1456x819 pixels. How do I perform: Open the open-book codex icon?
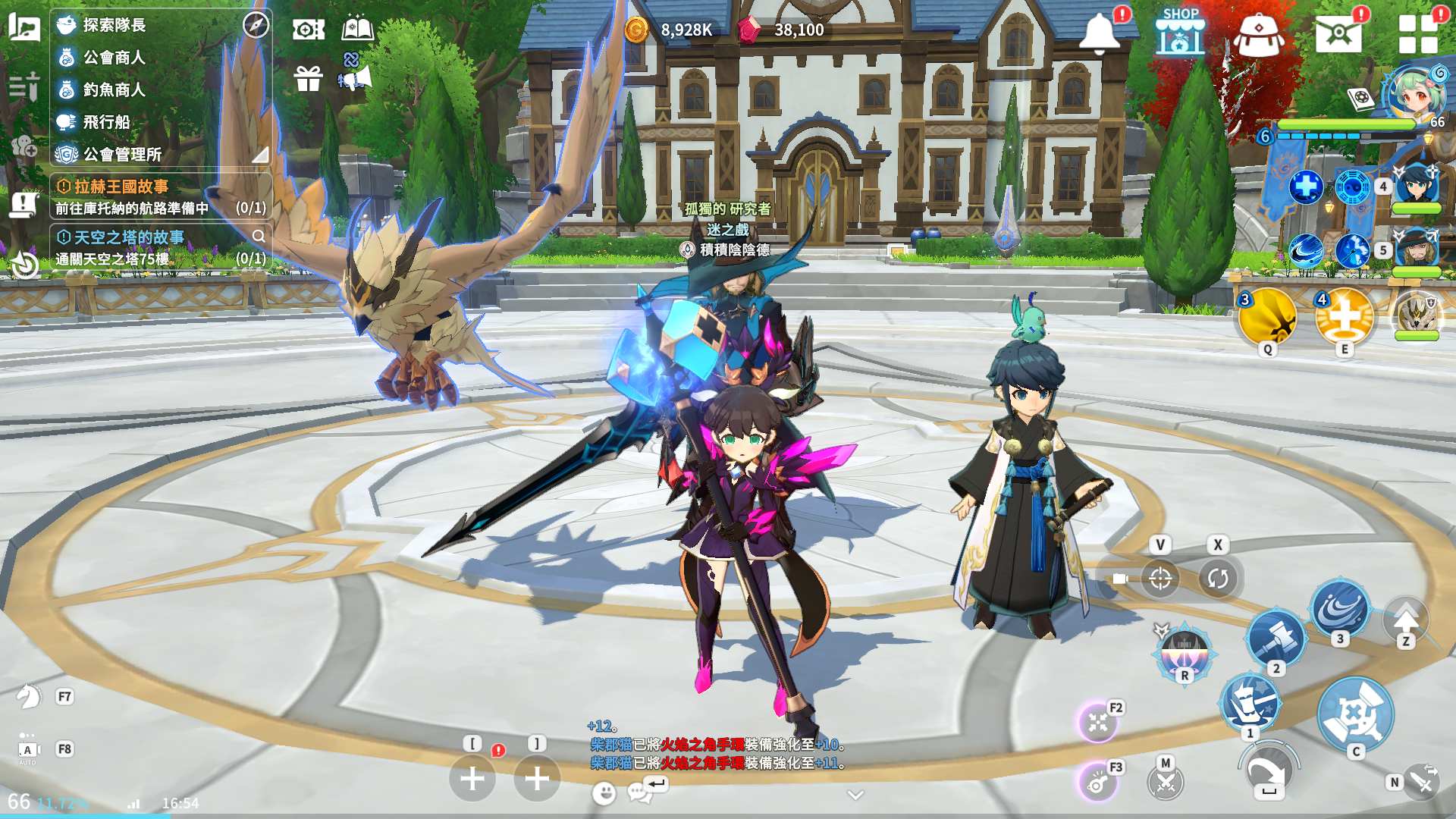(x=357, y=29)
